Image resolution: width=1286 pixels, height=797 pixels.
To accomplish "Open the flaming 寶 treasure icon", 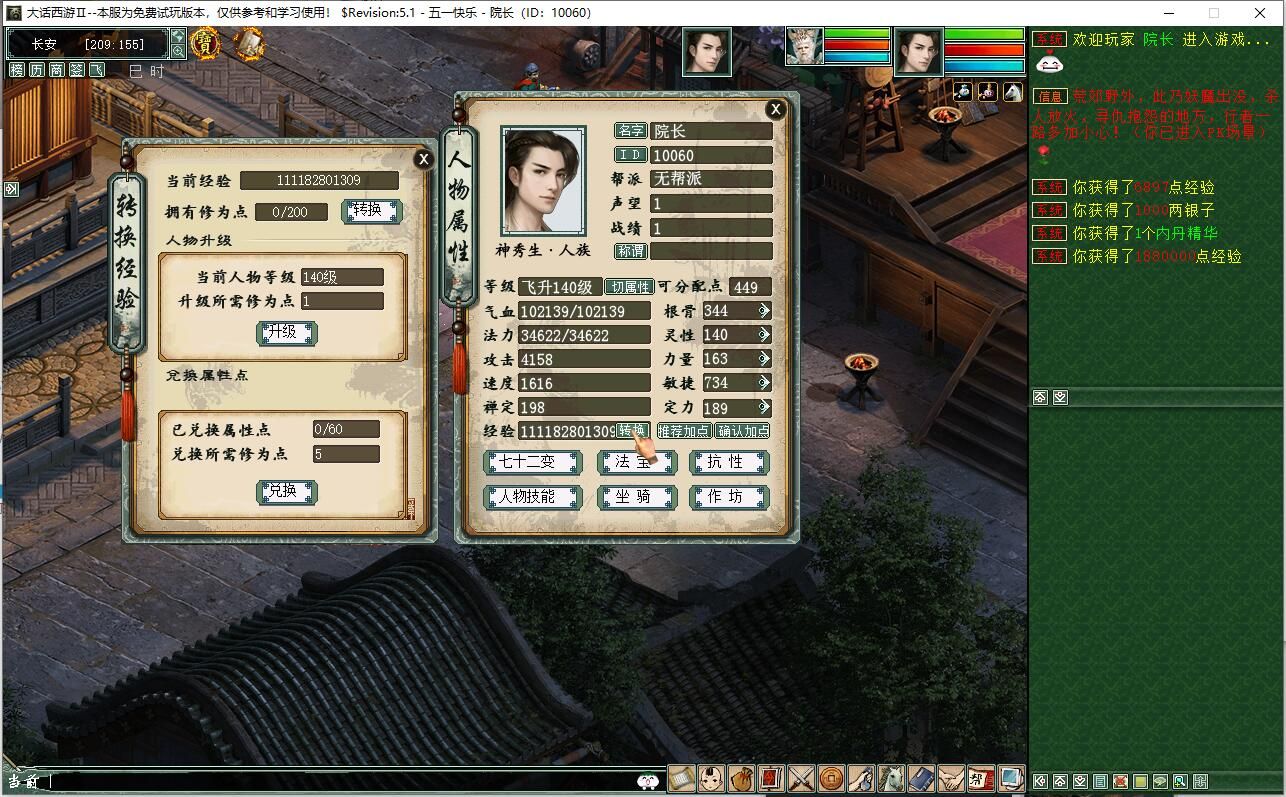I will [205, 43].
